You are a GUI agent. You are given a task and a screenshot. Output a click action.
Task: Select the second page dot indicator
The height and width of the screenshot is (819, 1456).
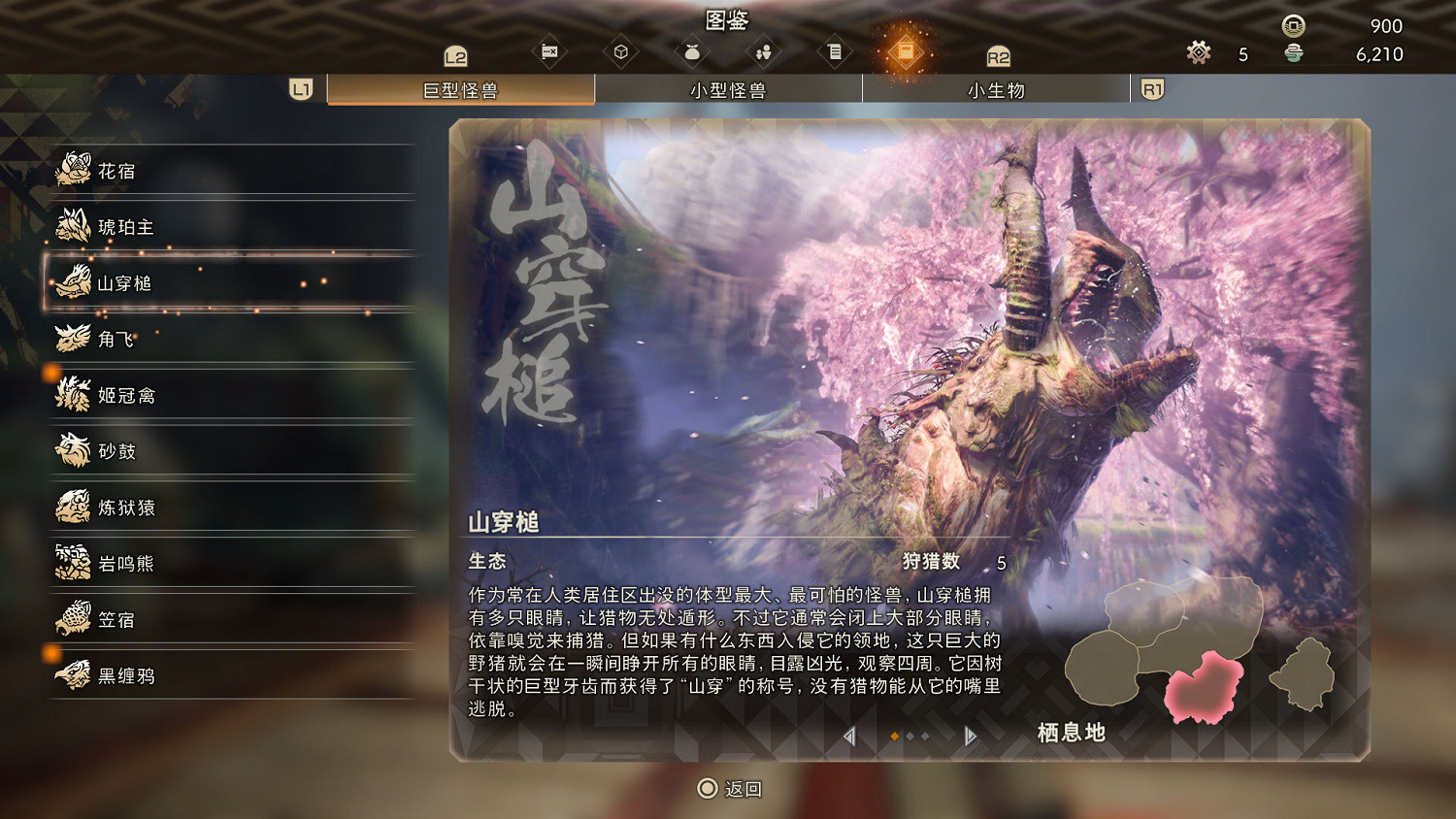pos(910,737)
